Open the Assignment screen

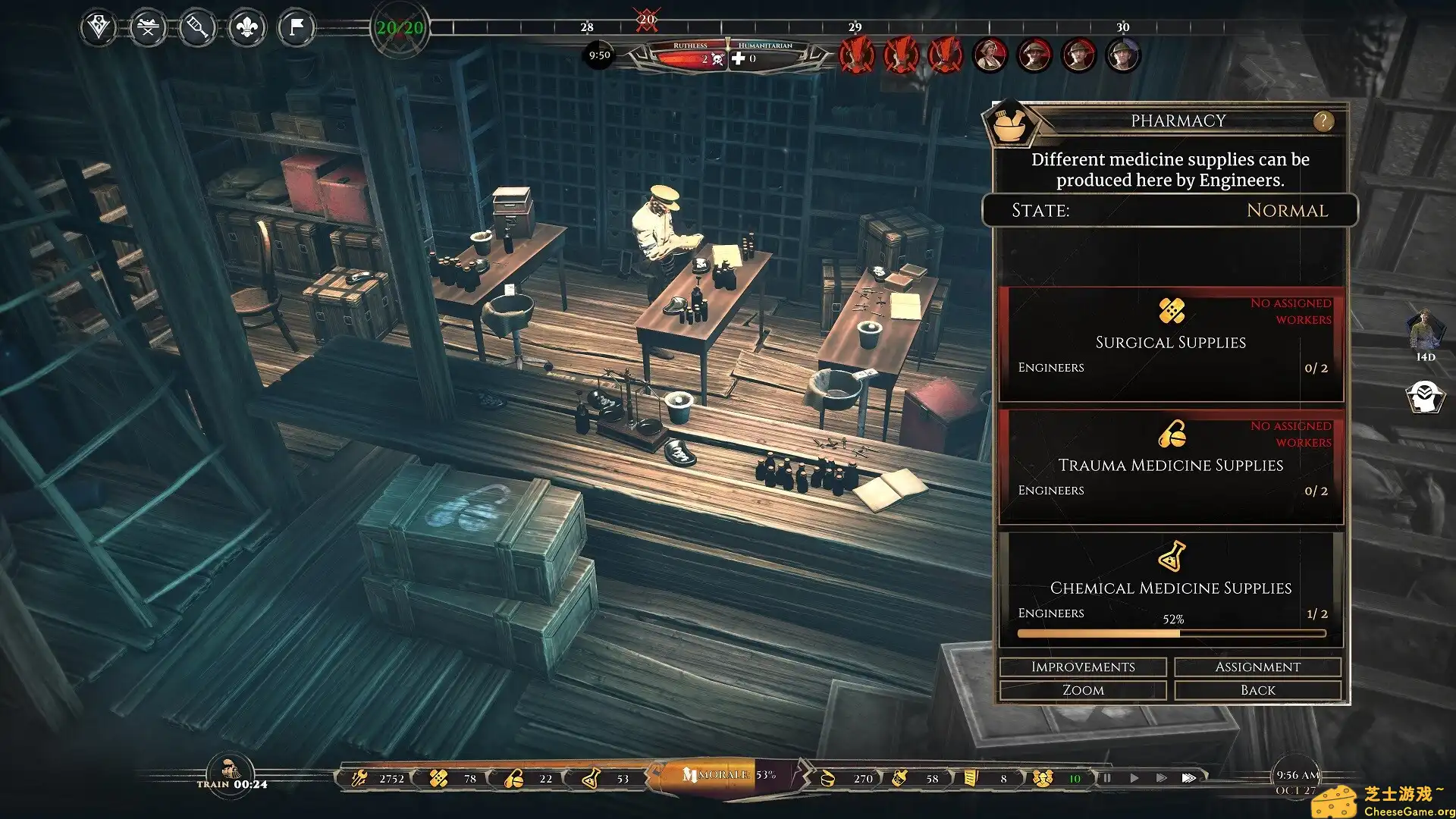pos(1257,667)
